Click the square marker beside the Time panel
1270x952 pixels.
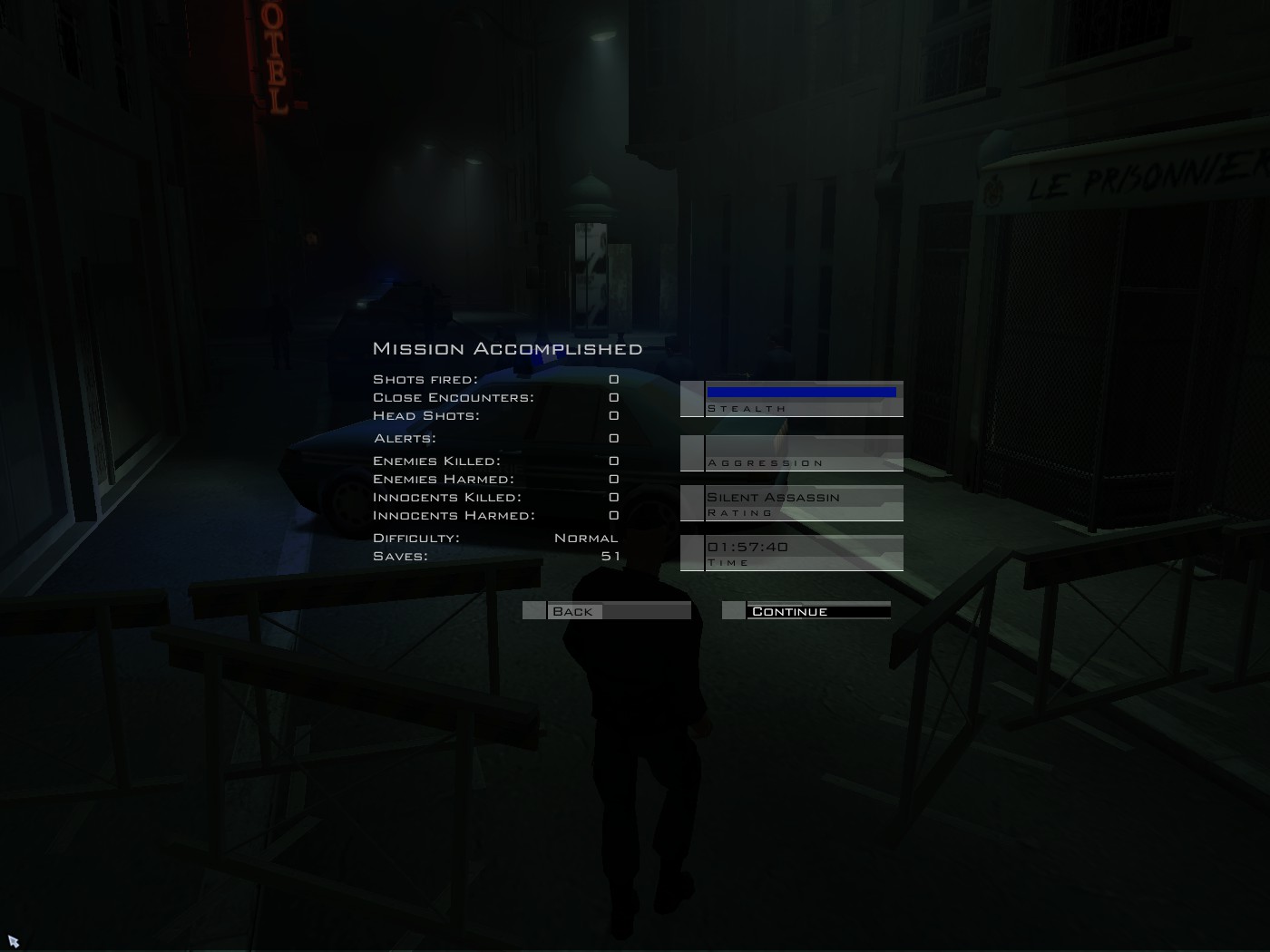(691, 552)
